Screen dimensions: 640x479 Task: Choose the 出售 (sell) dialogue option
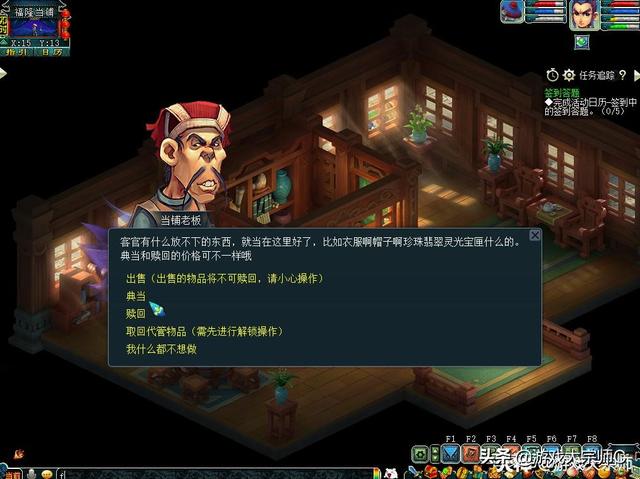tap(222, 277)
